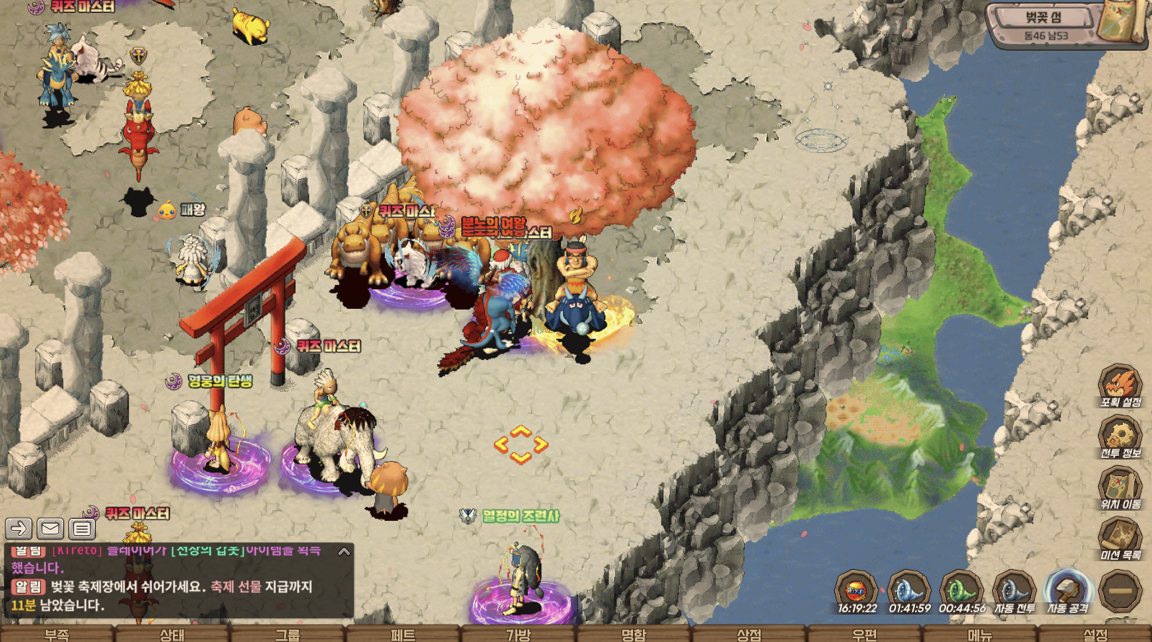Open the 메뉴 (menu) button
1152x642 pixels.
(980, 634)
